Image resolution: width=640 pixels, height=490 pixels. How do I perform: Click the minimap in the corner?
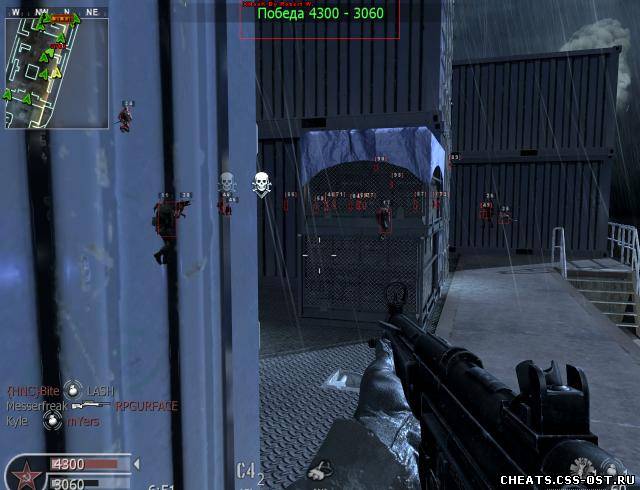click(x=56, y=70)
